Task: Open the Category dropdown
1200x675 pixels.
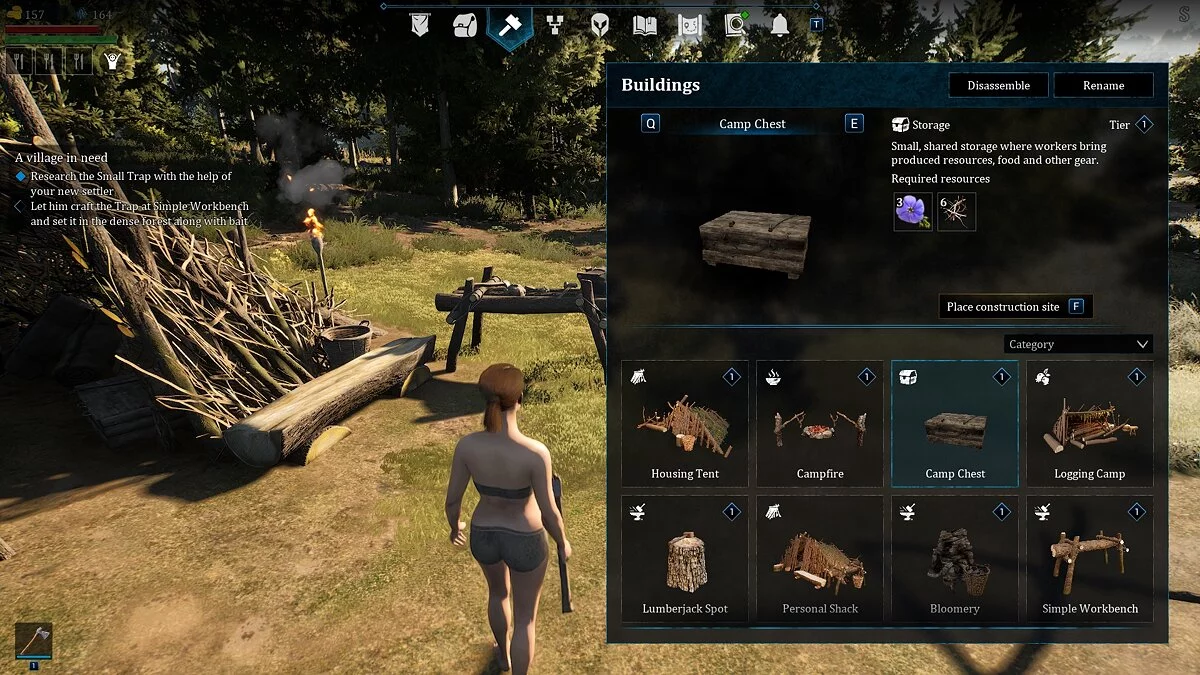Action: coord(1078,344)
